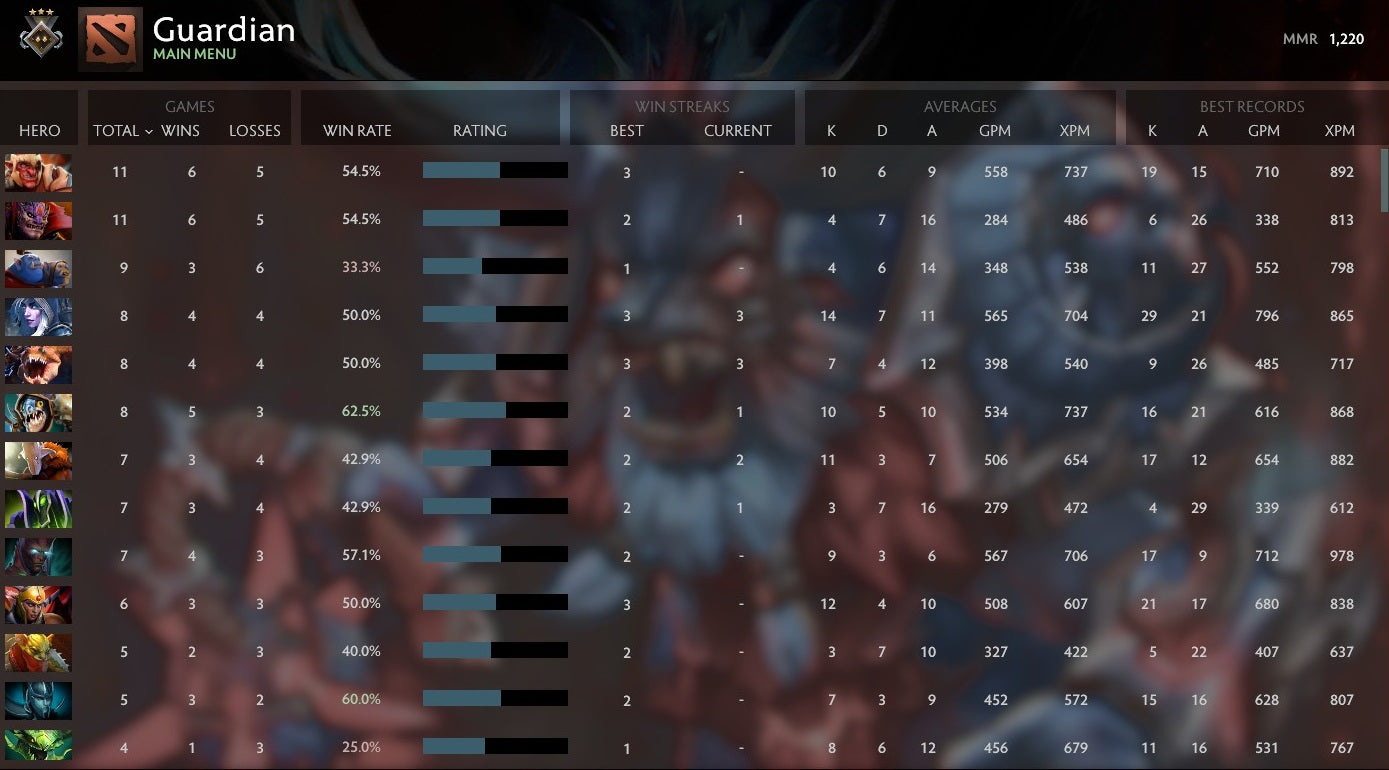Select the Rubick hero portrait
This screenshot has width=1389, height=770.
click(x=38, y=508)
